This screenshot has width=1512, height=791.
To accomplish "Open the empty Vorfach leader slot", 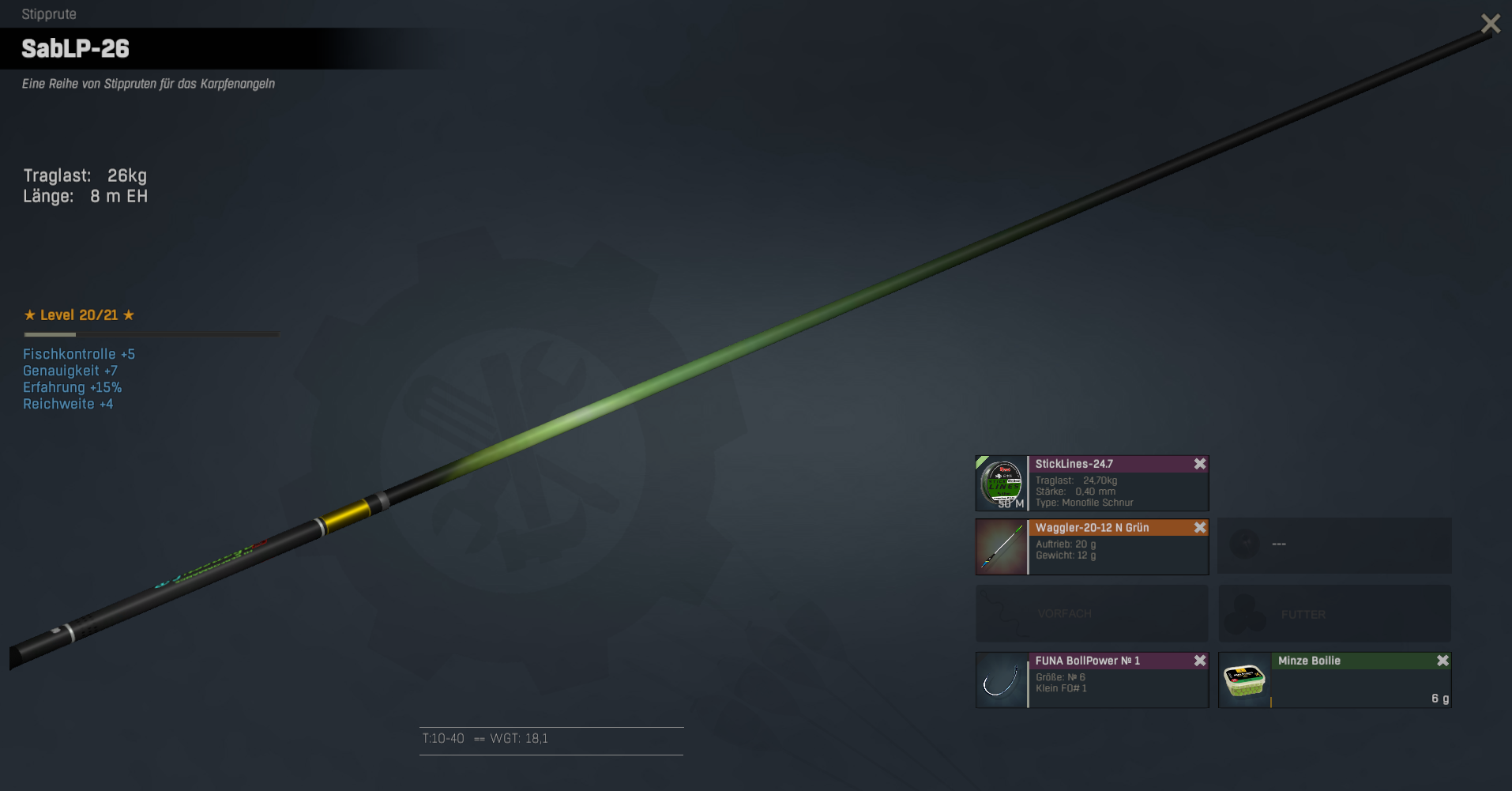I will (1091, 613).
